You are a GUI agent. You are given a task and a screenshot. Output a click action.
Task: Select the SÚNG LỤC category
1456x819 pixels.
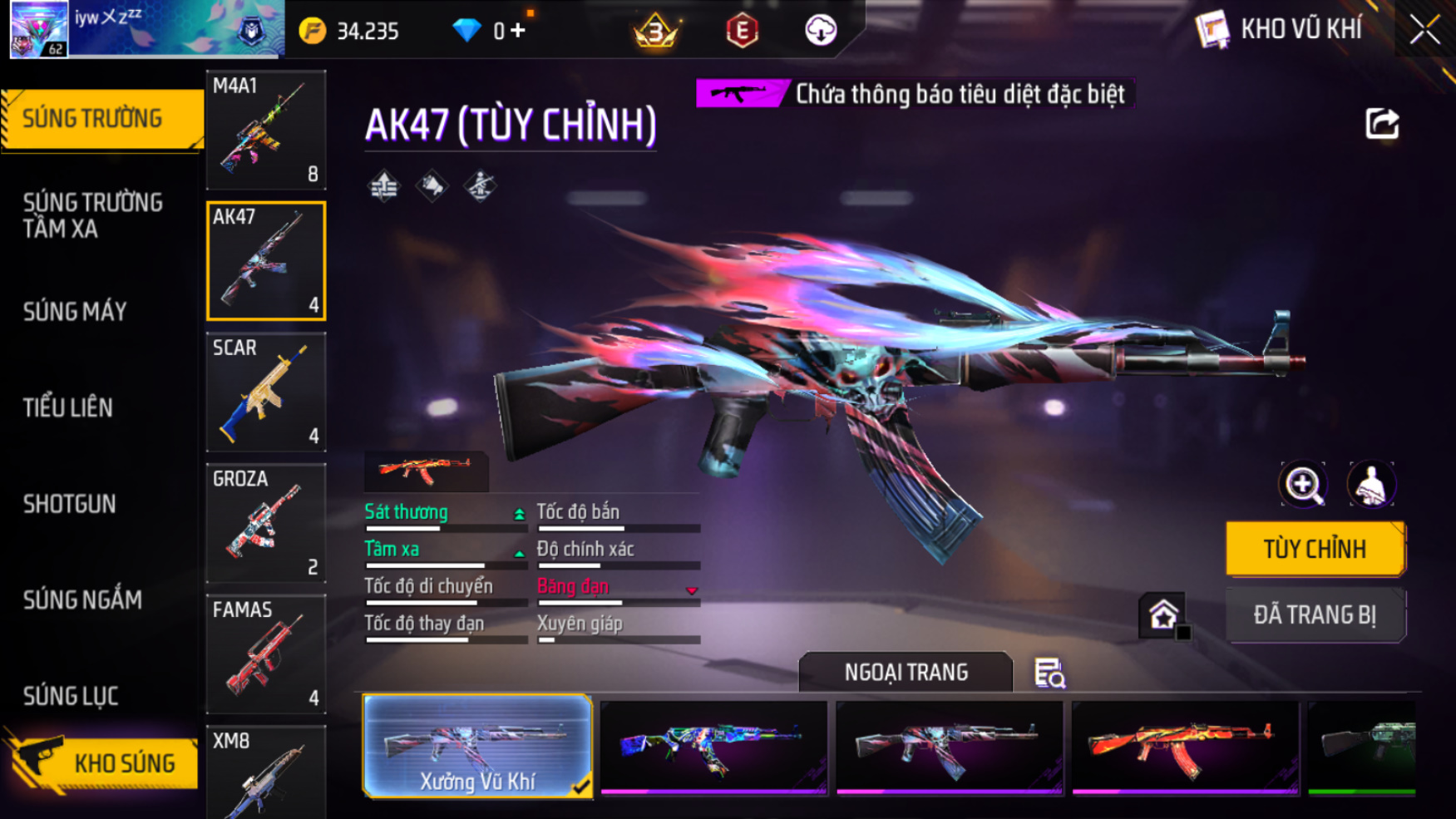[x=71, y=696]
